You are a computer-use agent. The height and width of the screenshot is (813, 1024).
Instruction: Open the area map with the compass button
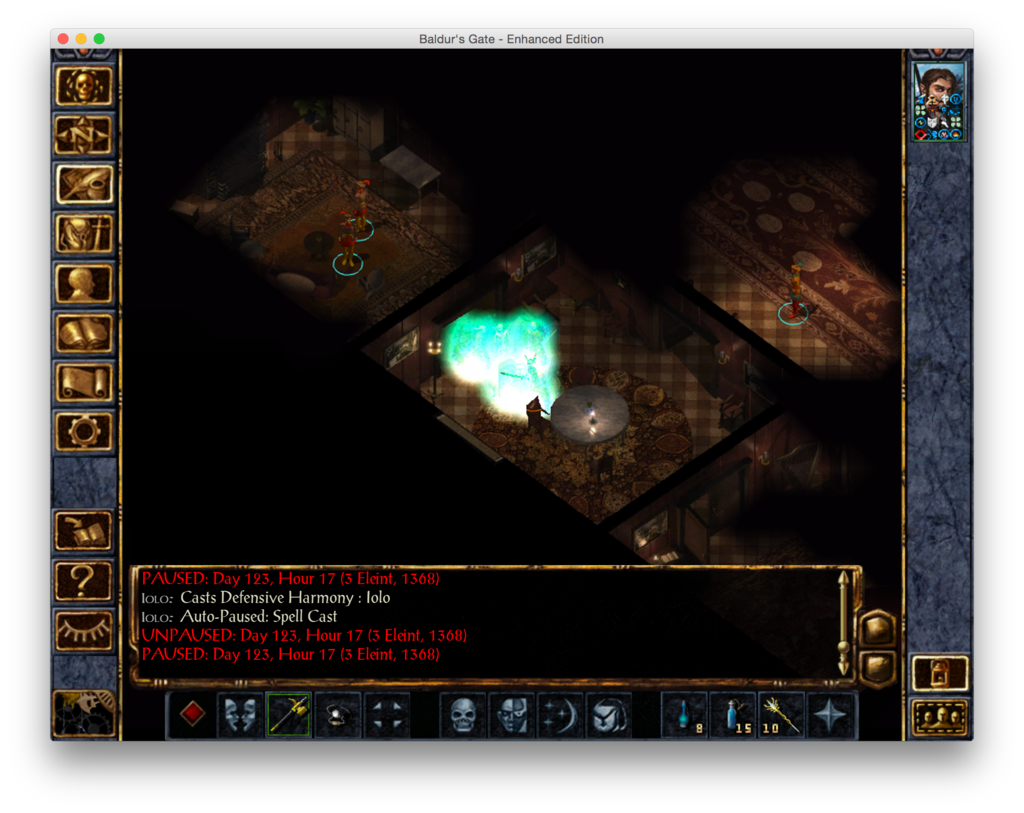(x=84, y=135)
